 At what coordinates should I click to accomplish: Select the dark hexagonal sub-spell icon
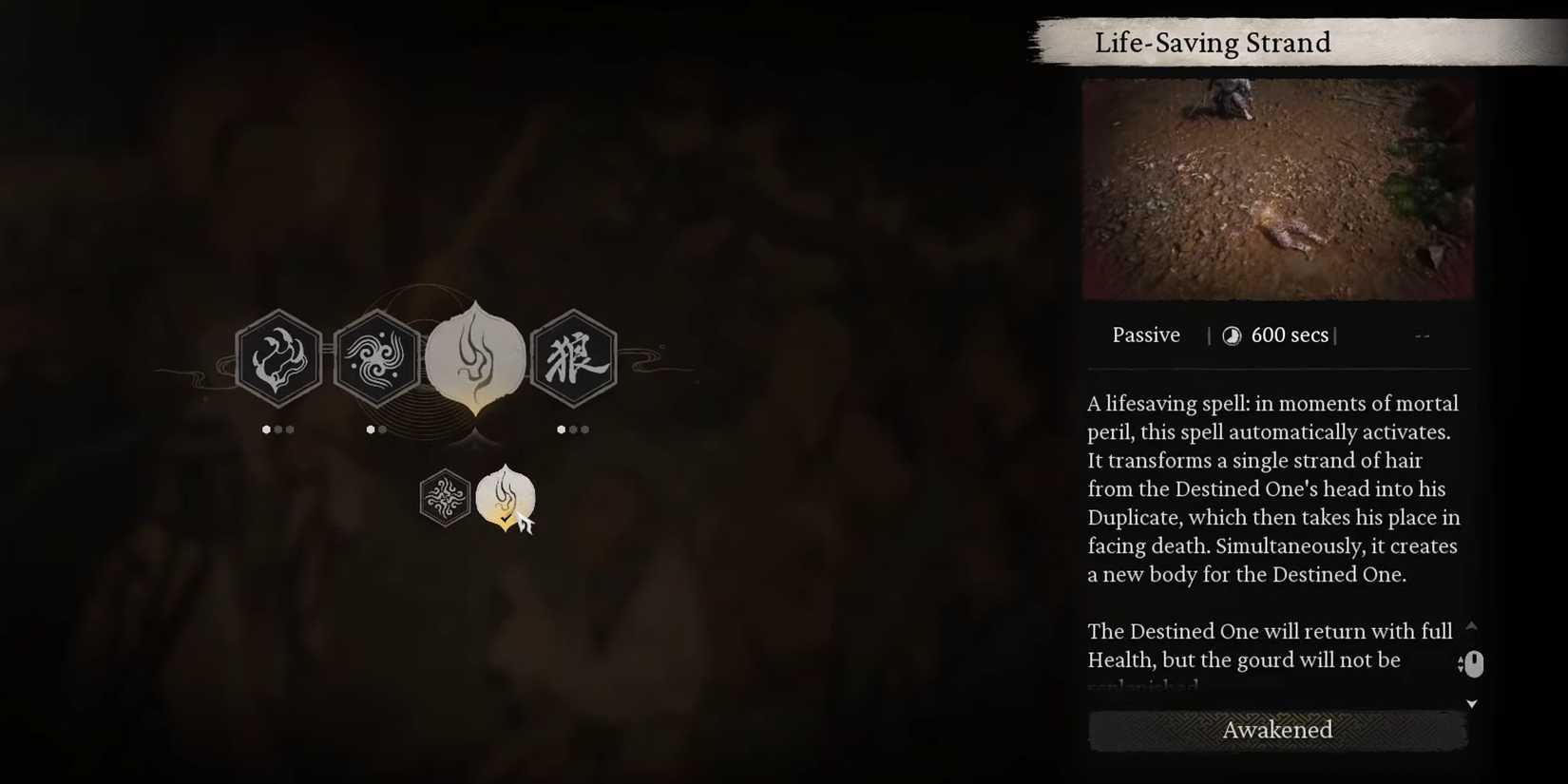pyautogui.click(x=445, y=498)
